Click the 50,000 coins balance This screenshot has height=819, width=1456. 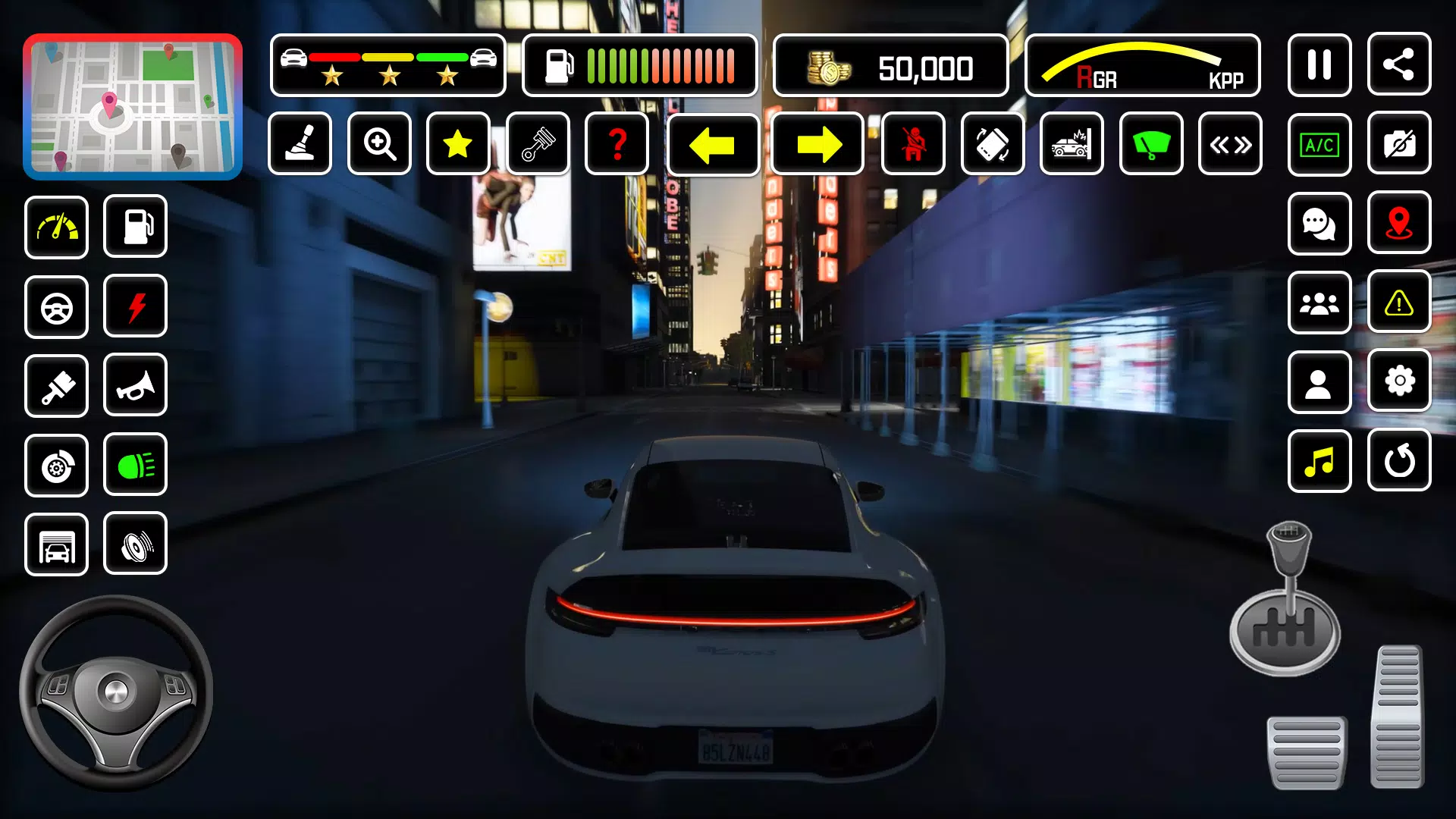point(891,67)
